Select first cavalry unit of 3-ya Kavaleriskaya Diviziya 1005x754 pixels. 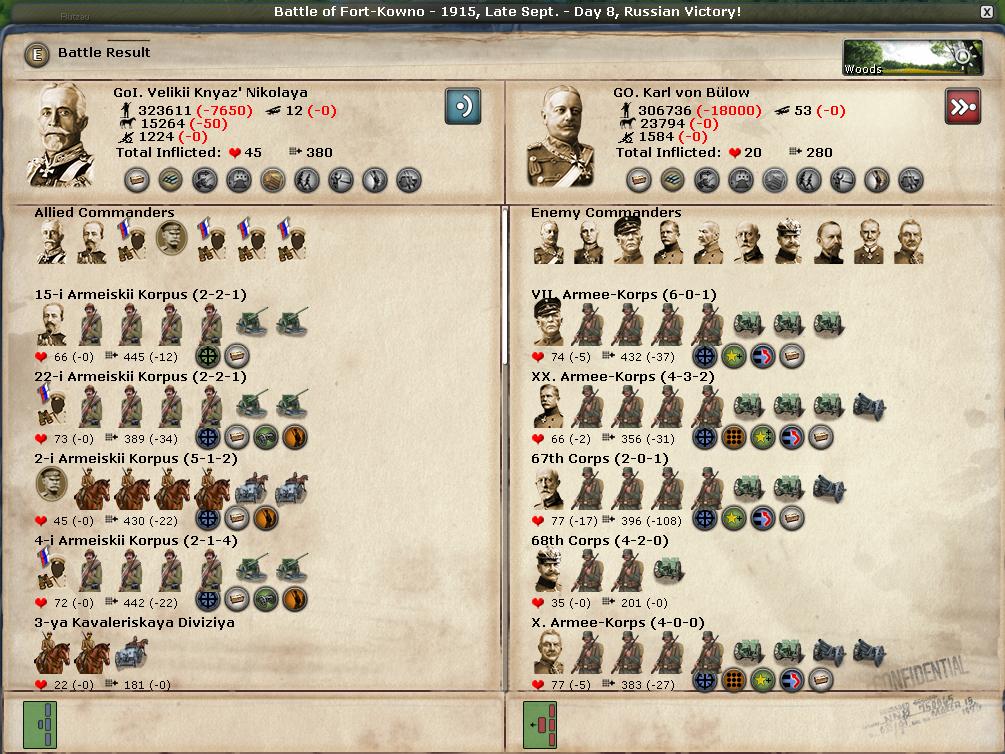pyautogui.click(x=49, y=653)
